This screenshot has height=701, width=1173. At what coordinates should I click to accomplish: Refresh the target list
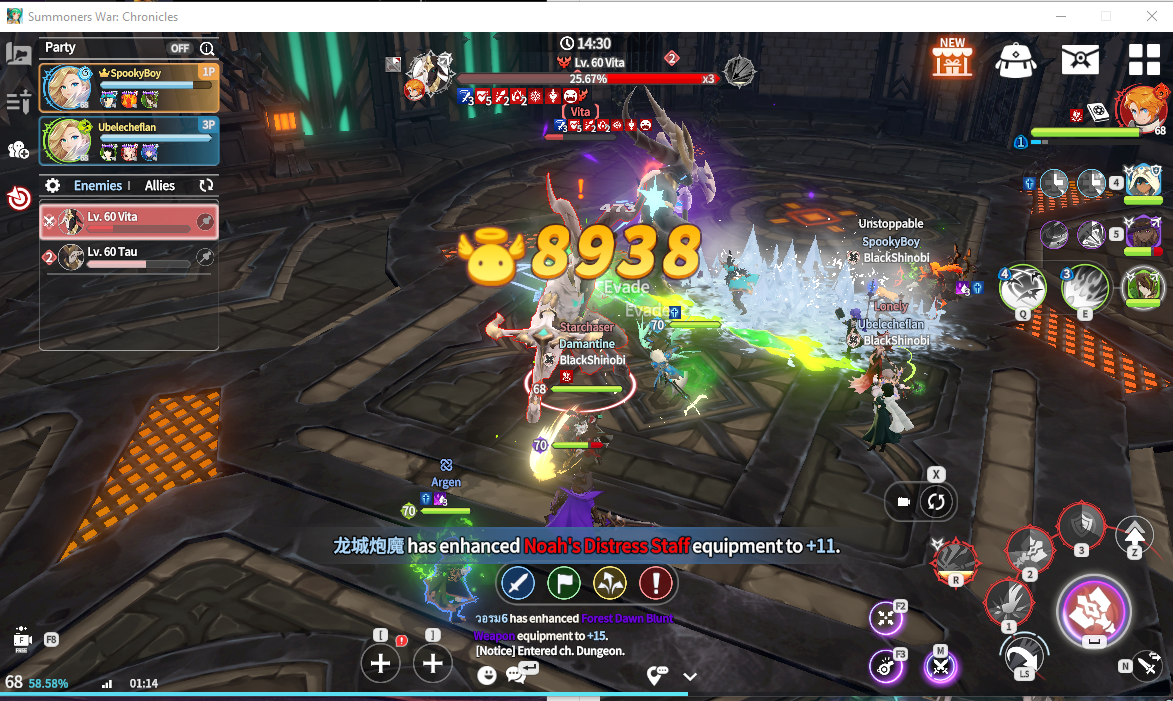click(207, 186)
